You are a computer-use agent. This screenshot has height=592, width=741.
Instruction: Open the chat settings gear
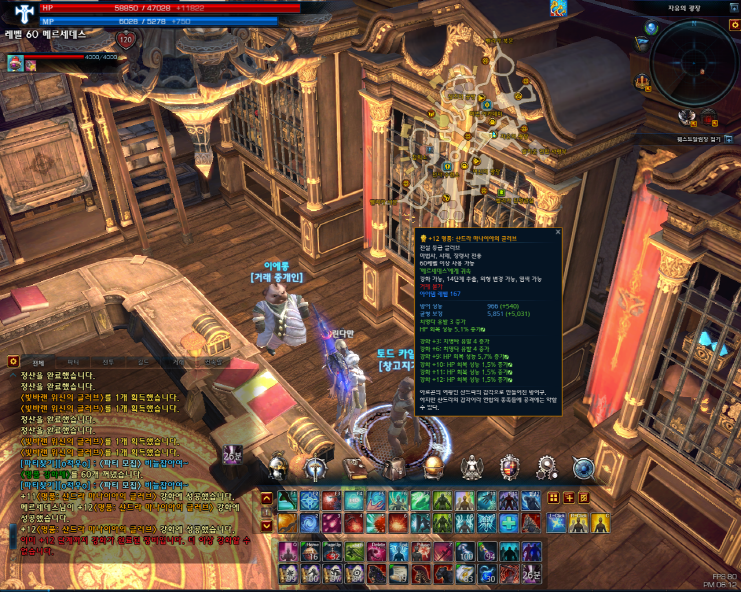point(13,361)
